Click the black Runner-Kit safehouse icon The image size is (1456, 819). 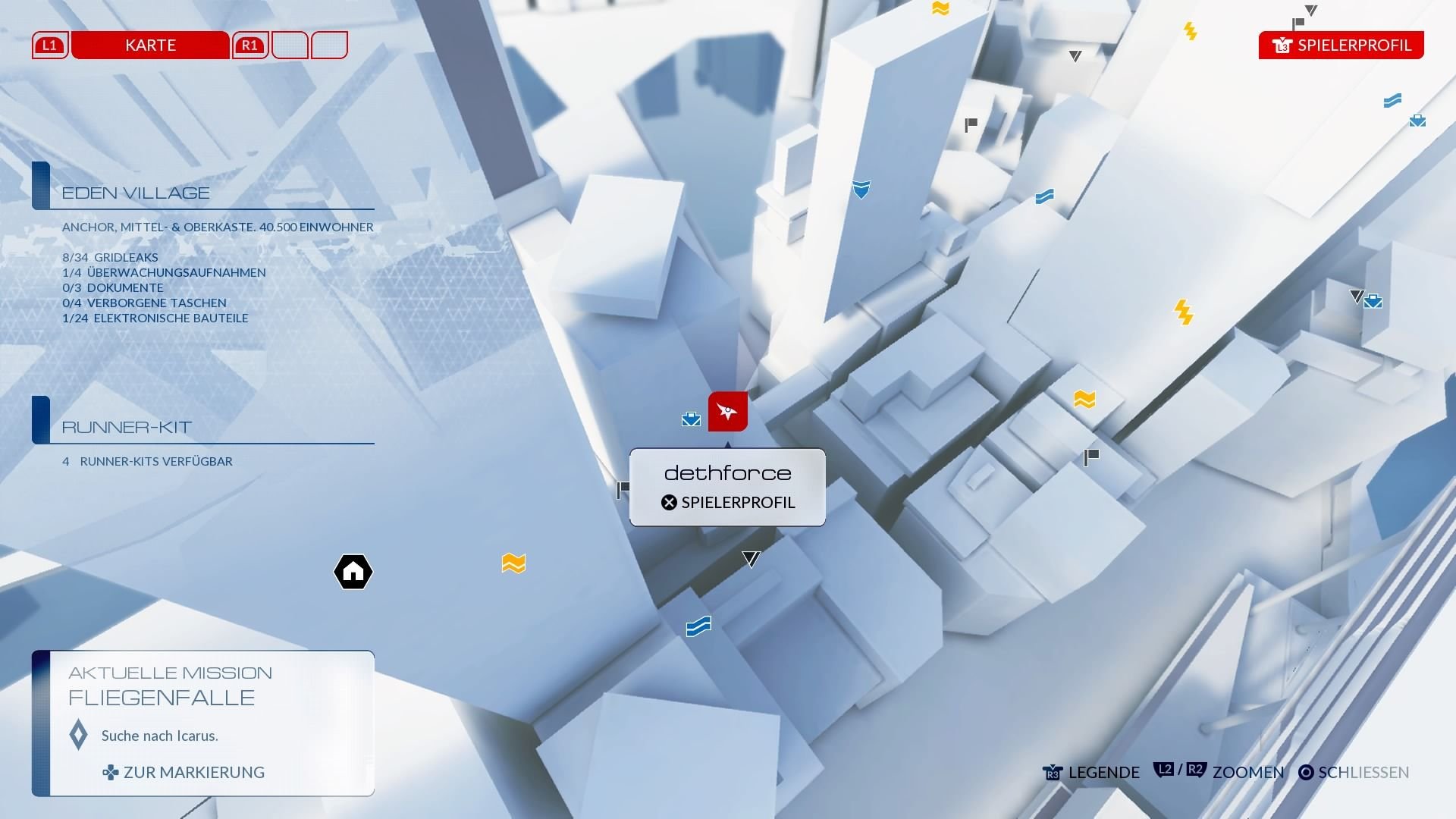352,572
